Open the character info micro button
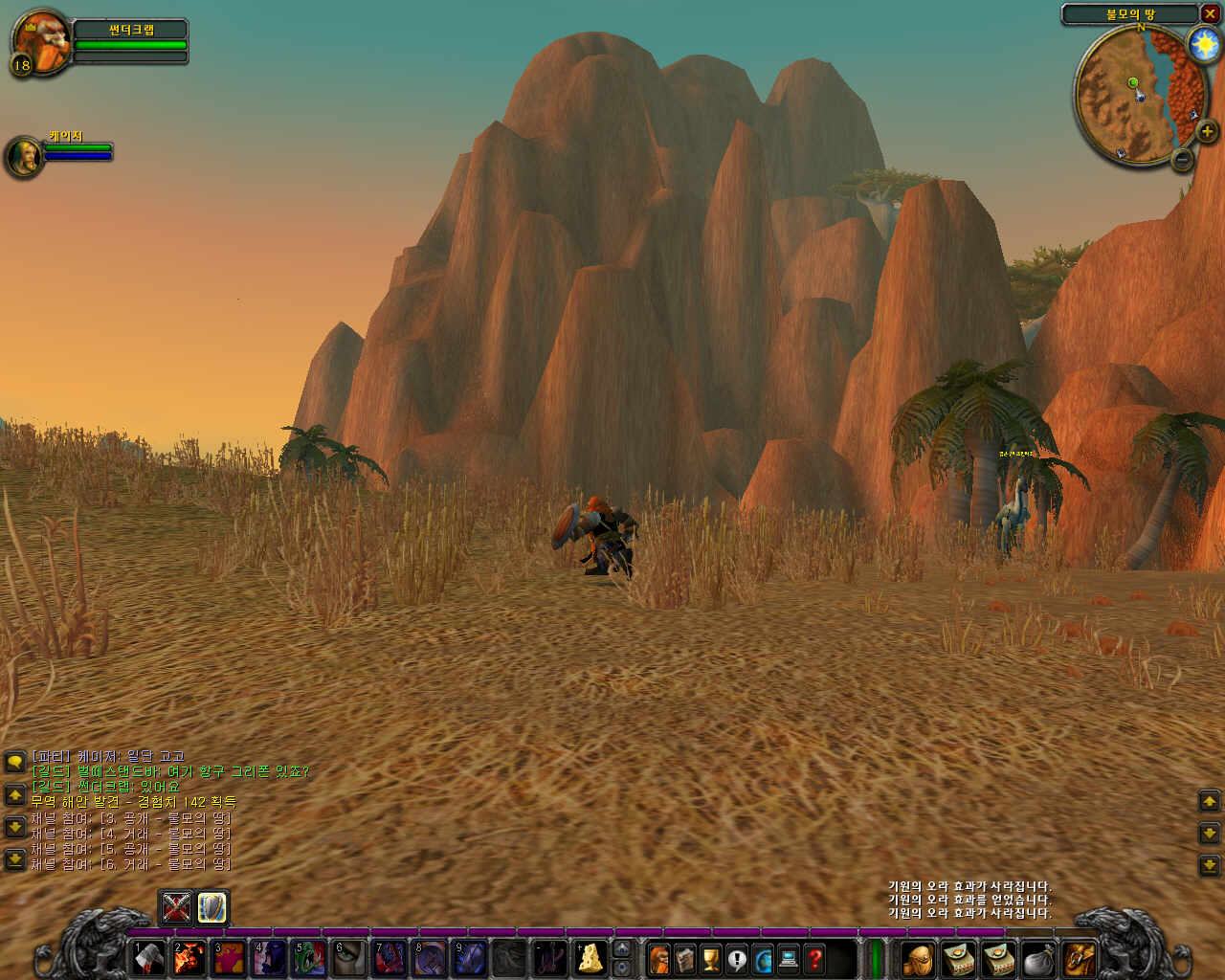This screenshot has width=1225, height=980. (x=659, y=958)
